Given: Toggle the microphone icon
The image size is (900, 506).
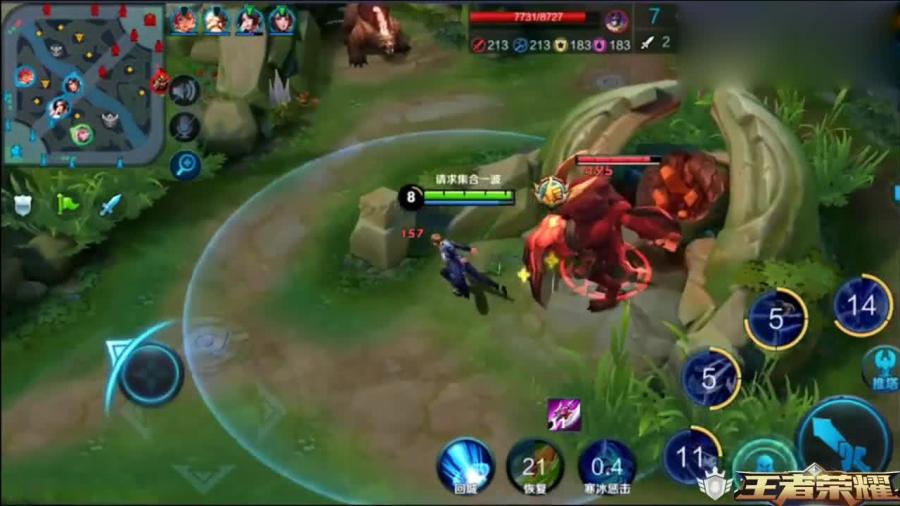Looking at the screenshot, I should (x=183, y=127).
